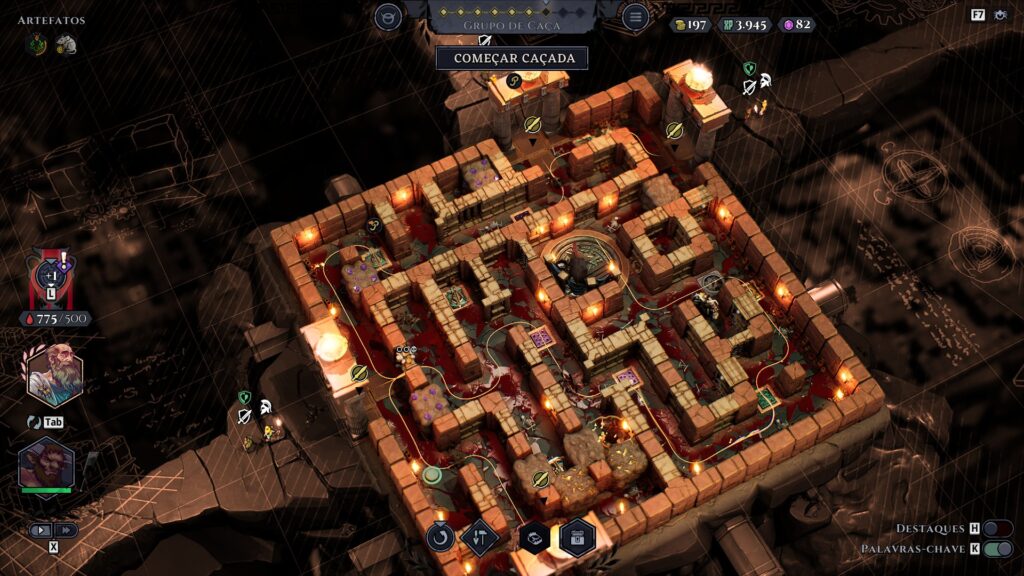Viewport: 1024px width, 576px height.
Task: Select the bear trap hexagon button
Action: point(533,537)
